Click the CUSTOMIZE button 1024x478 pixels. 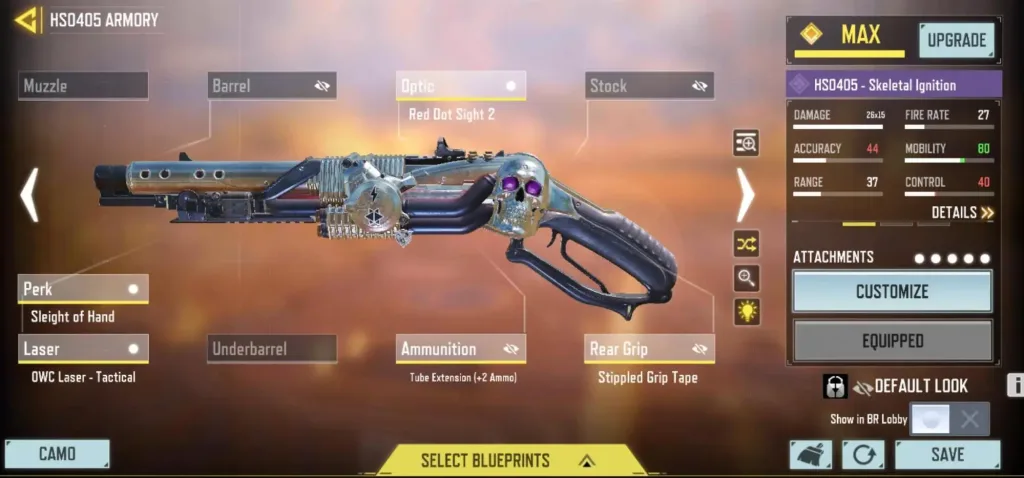click(x=892, y=292)
